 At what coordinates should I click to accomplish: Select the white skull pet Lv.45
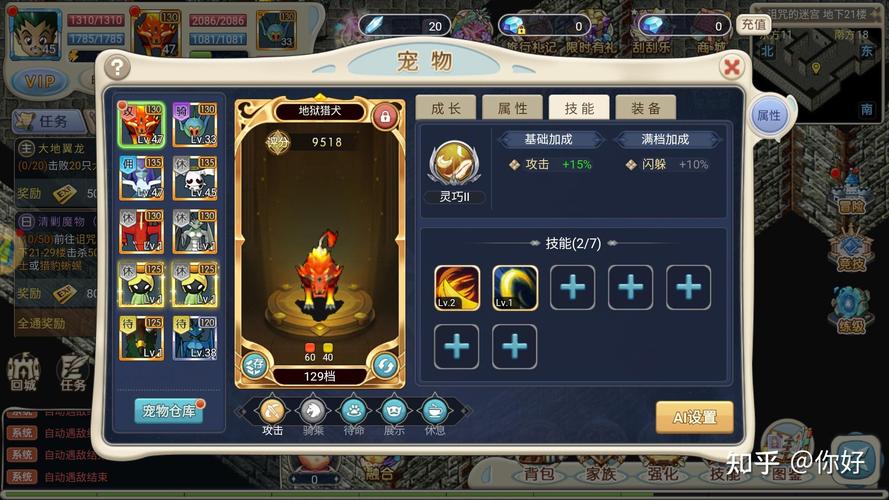[x=195, y=178]
